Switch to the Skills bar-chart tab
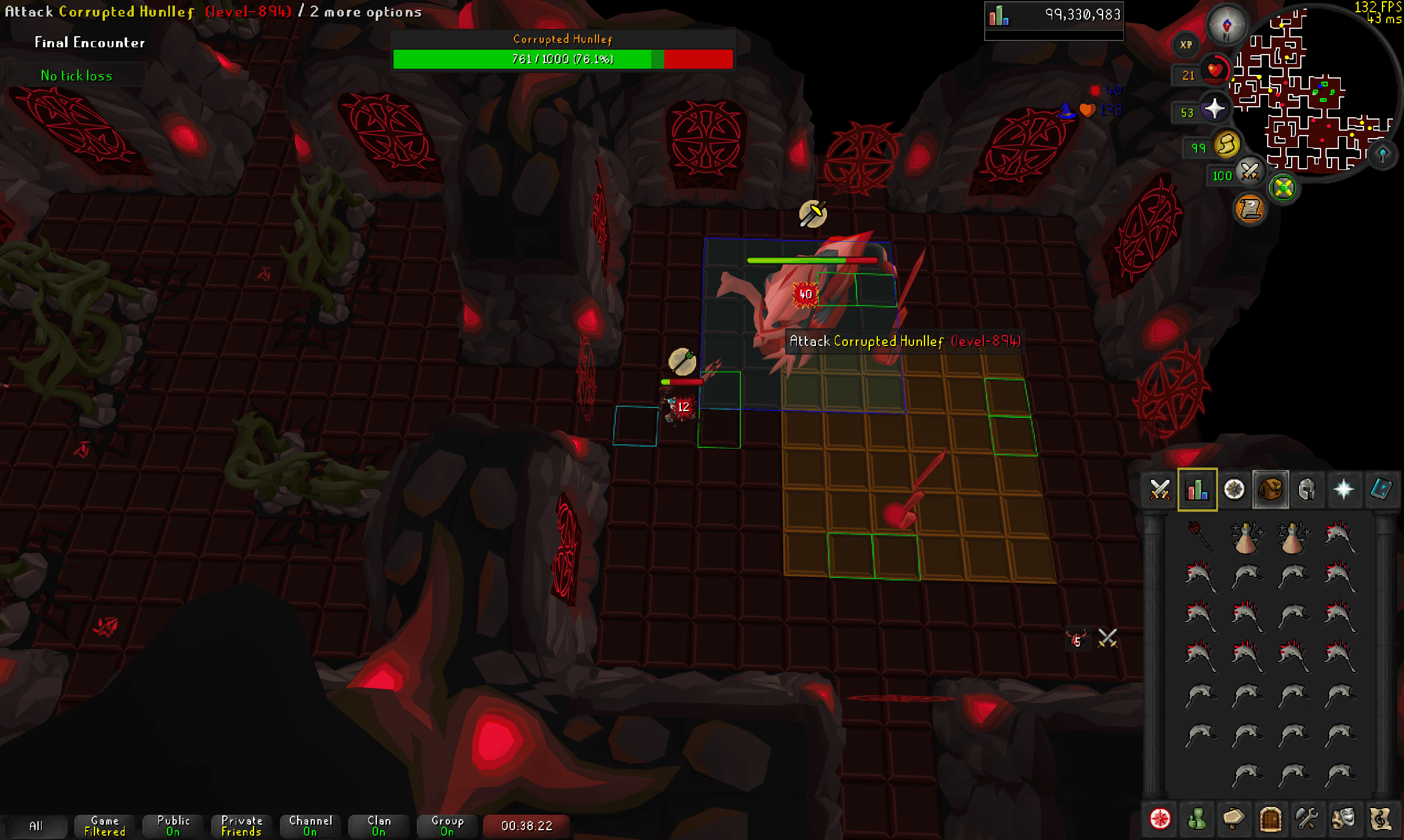Viewport: 1404px width, 840px height. [1197, 490]
